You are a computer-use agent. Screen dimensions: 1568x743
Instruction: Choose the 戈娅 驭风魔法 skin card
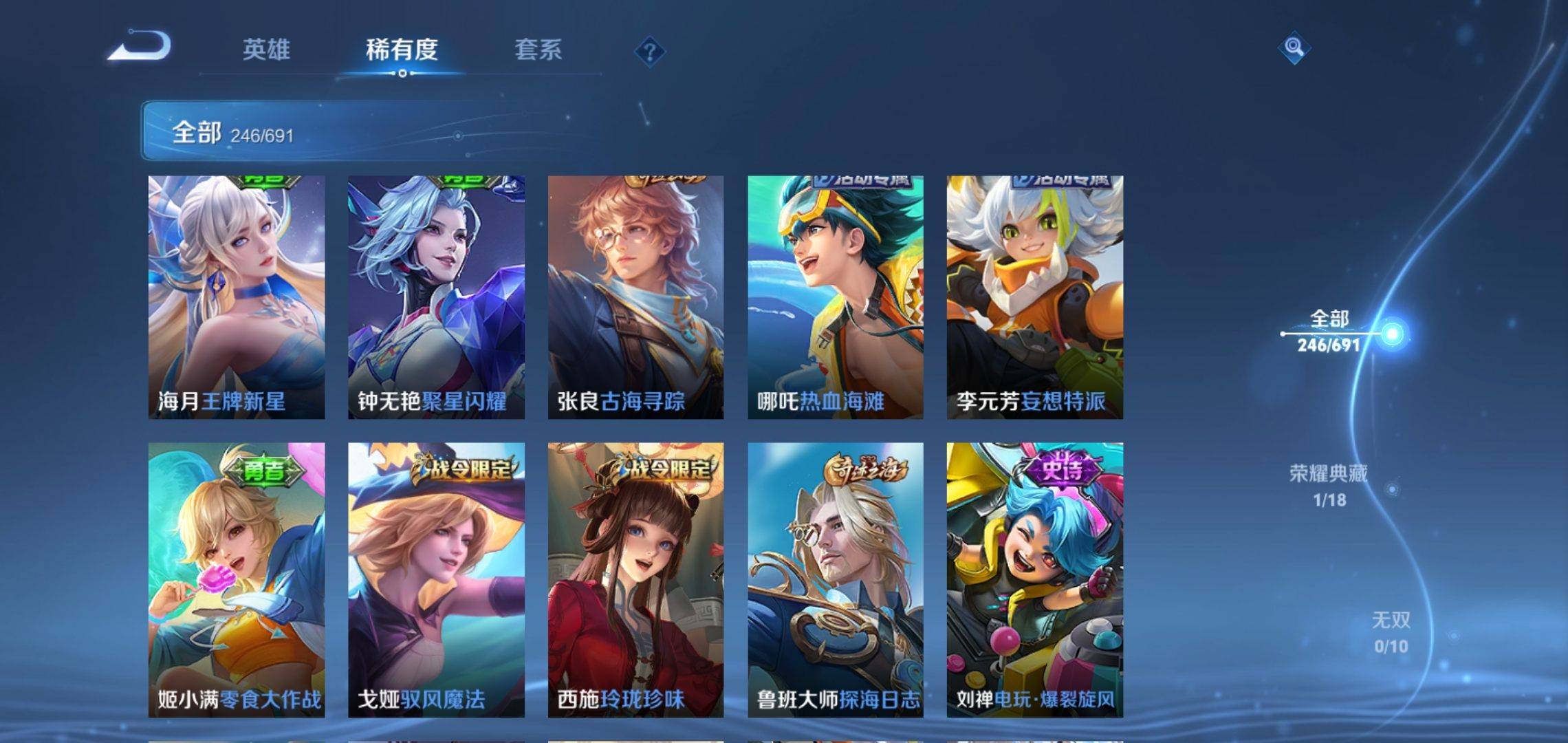(x=436, y=579)
